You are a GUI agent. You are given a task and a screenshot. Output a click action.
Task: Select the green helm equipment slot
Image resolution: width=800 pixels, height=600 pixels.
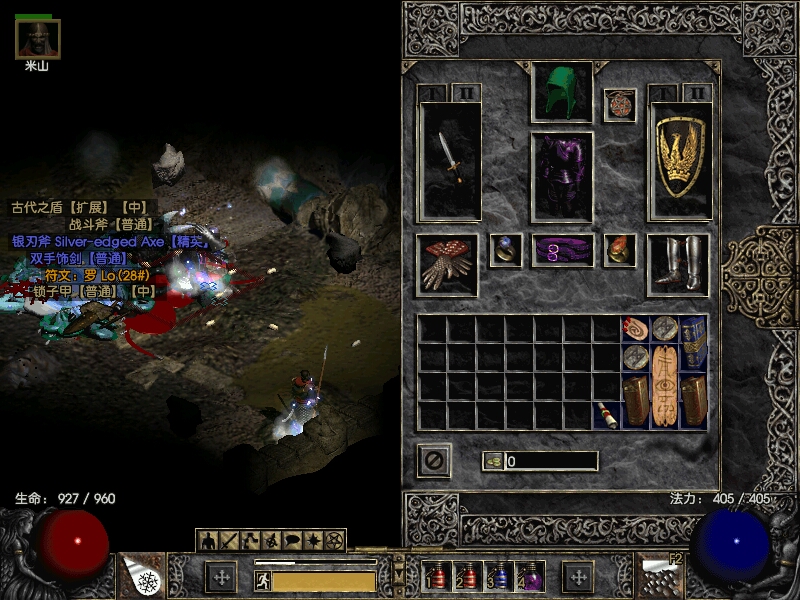562,92
